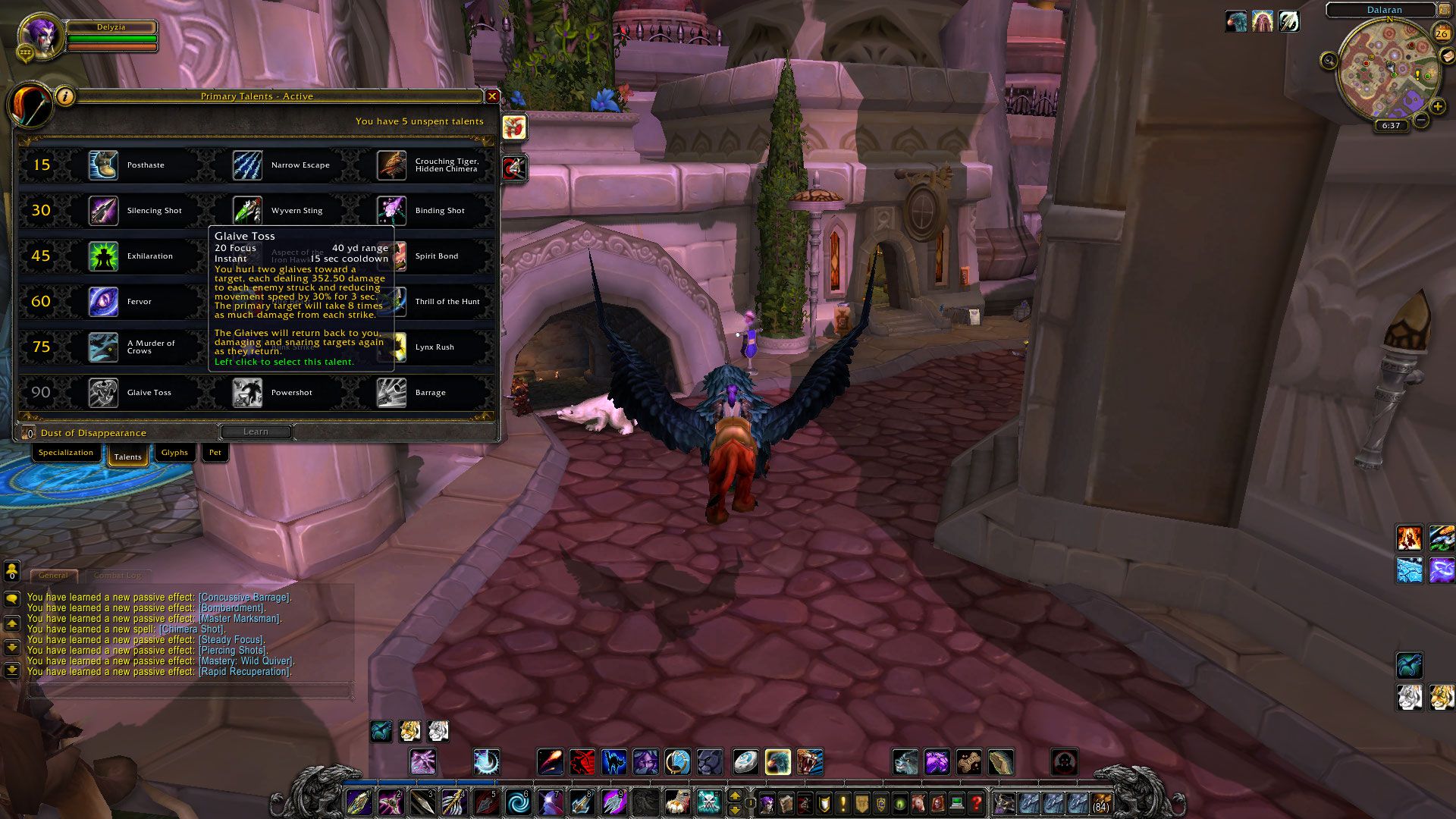Choose the Binding Shot talent

click(x=391, y=211)
